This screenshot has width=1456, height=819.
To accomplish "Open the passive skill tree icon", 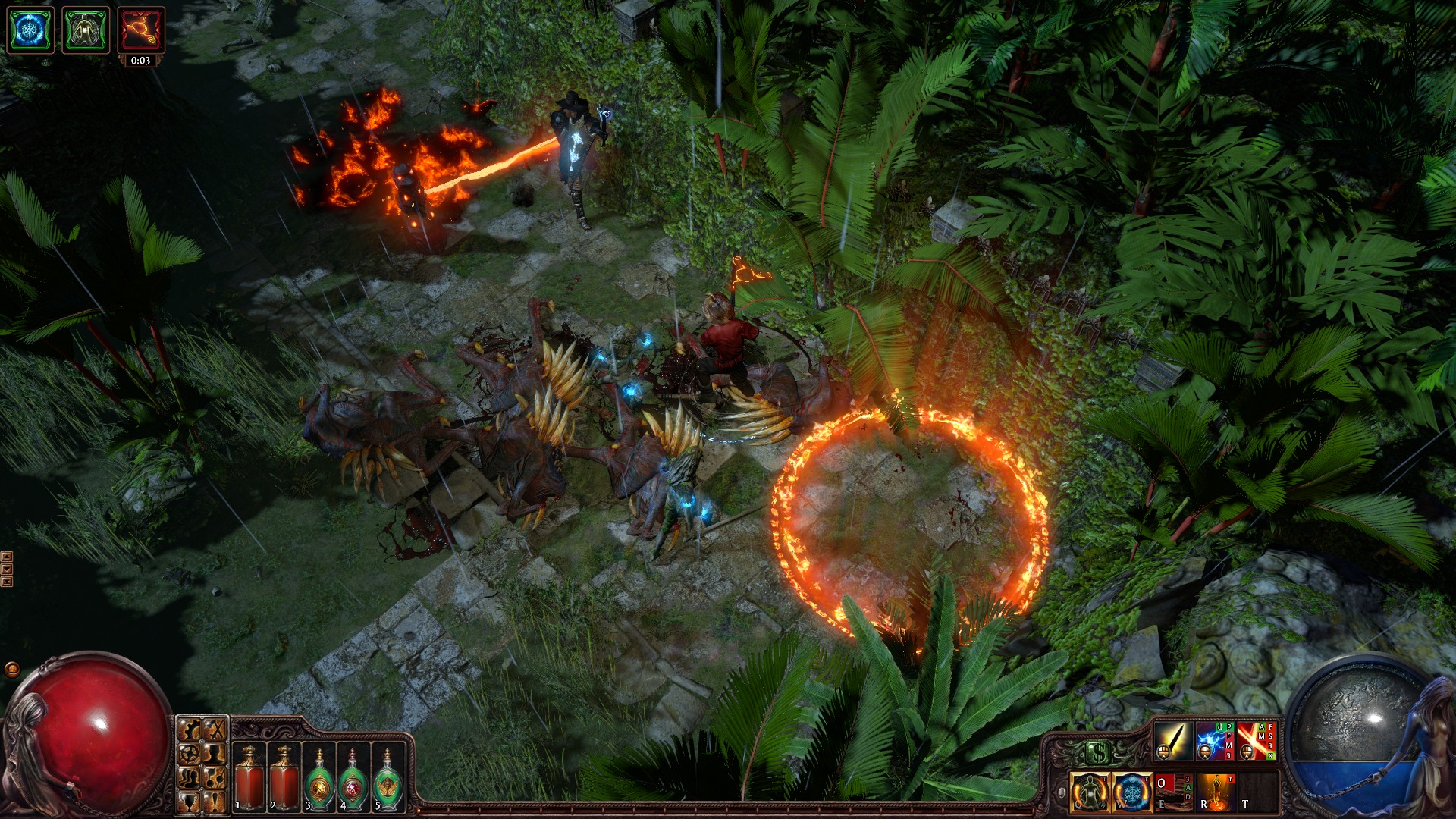I will click(x=190, y=755).
